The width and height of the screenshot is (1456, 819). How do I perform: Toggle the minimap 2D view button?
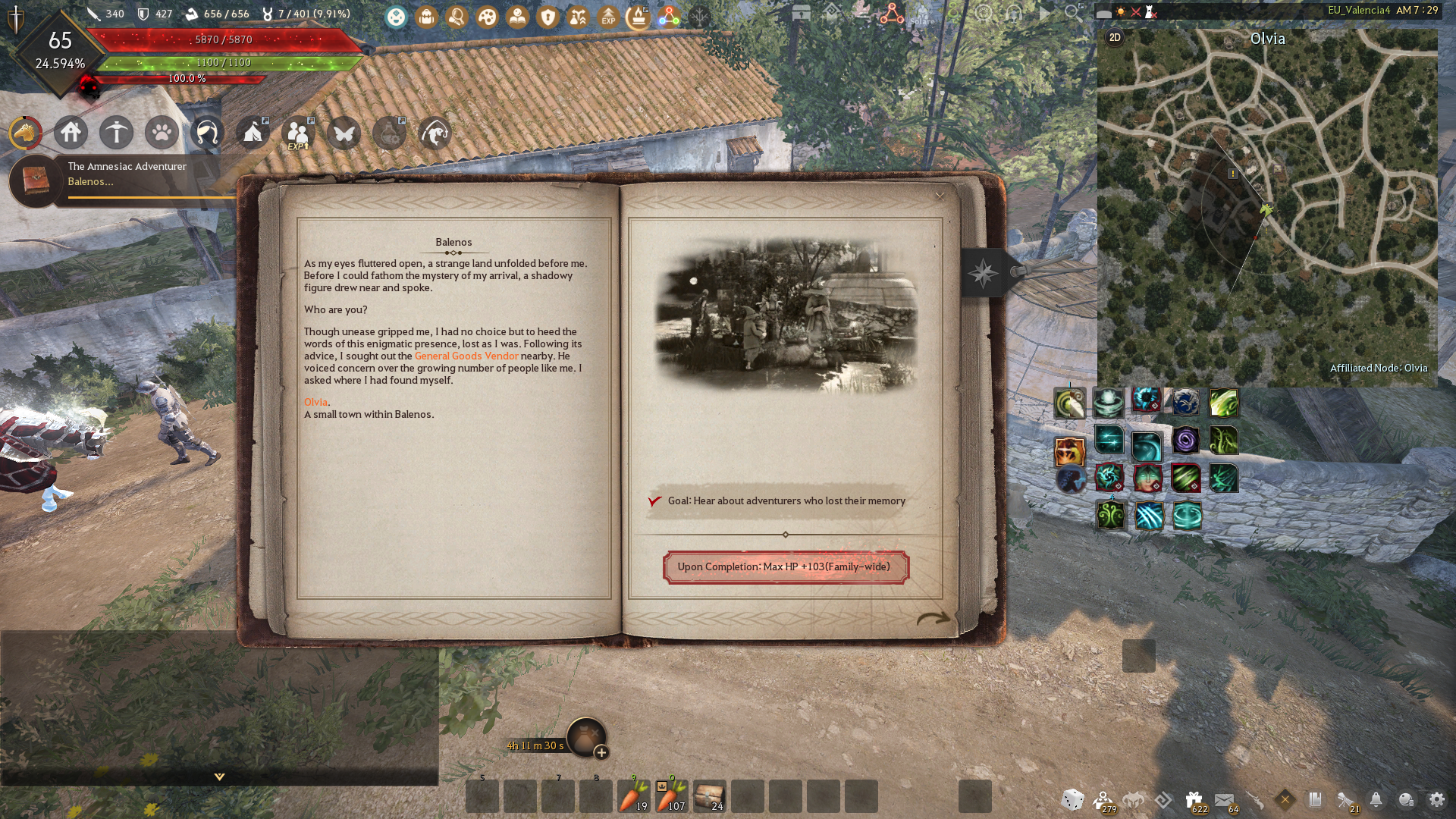pos(1115,38)
